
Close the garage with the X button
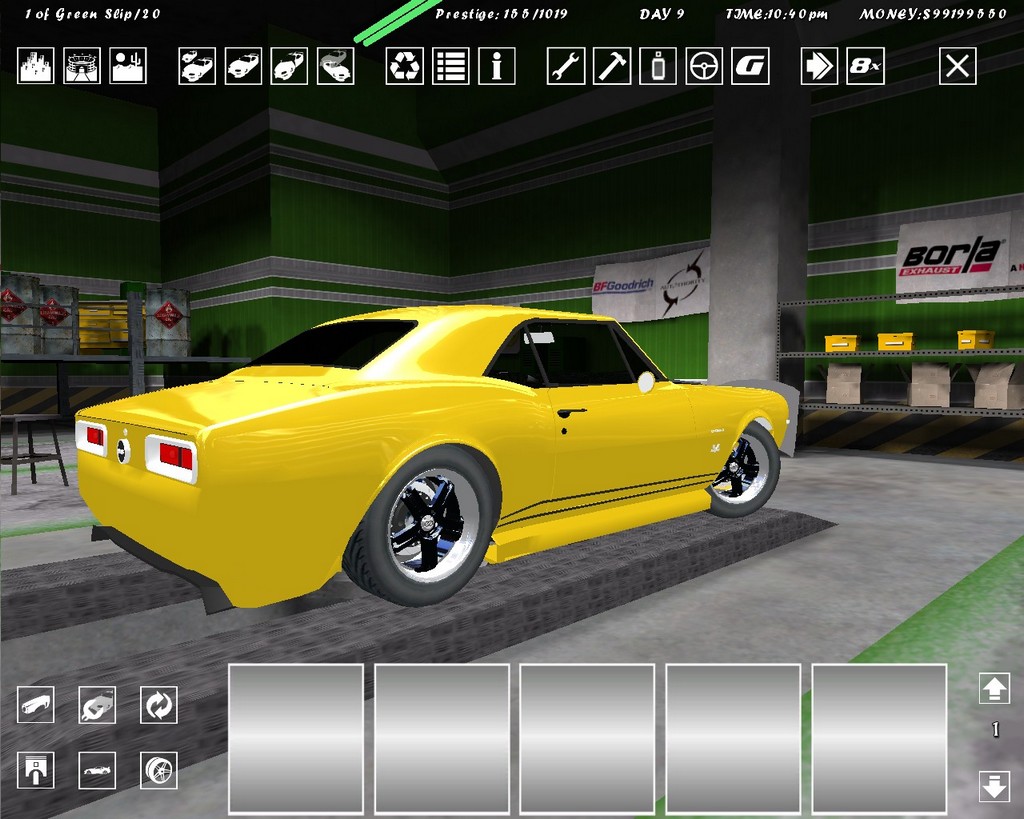coord(957,67)
